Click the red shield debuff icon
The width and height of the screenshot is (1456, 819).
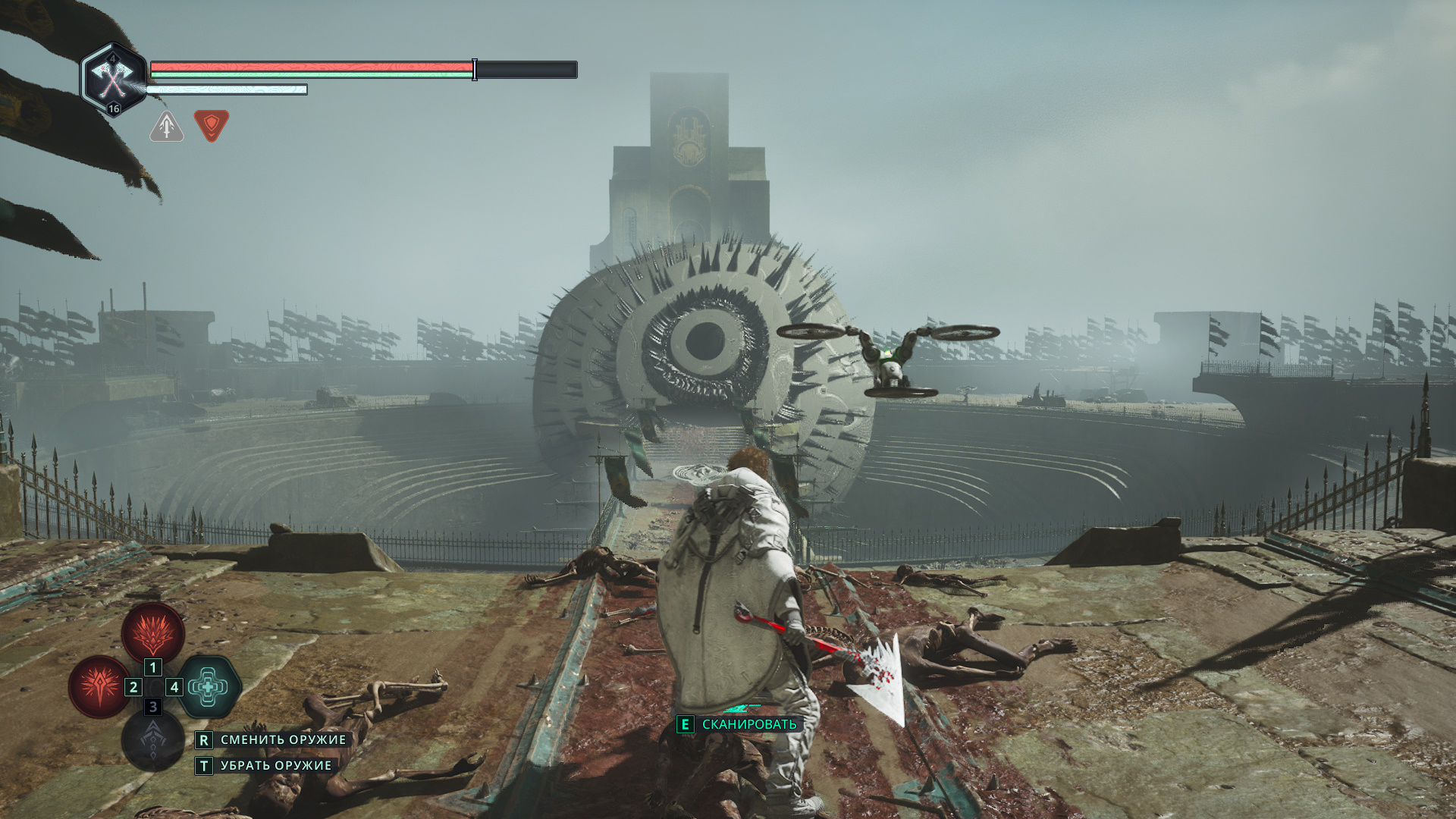click(x=212, y=125)
